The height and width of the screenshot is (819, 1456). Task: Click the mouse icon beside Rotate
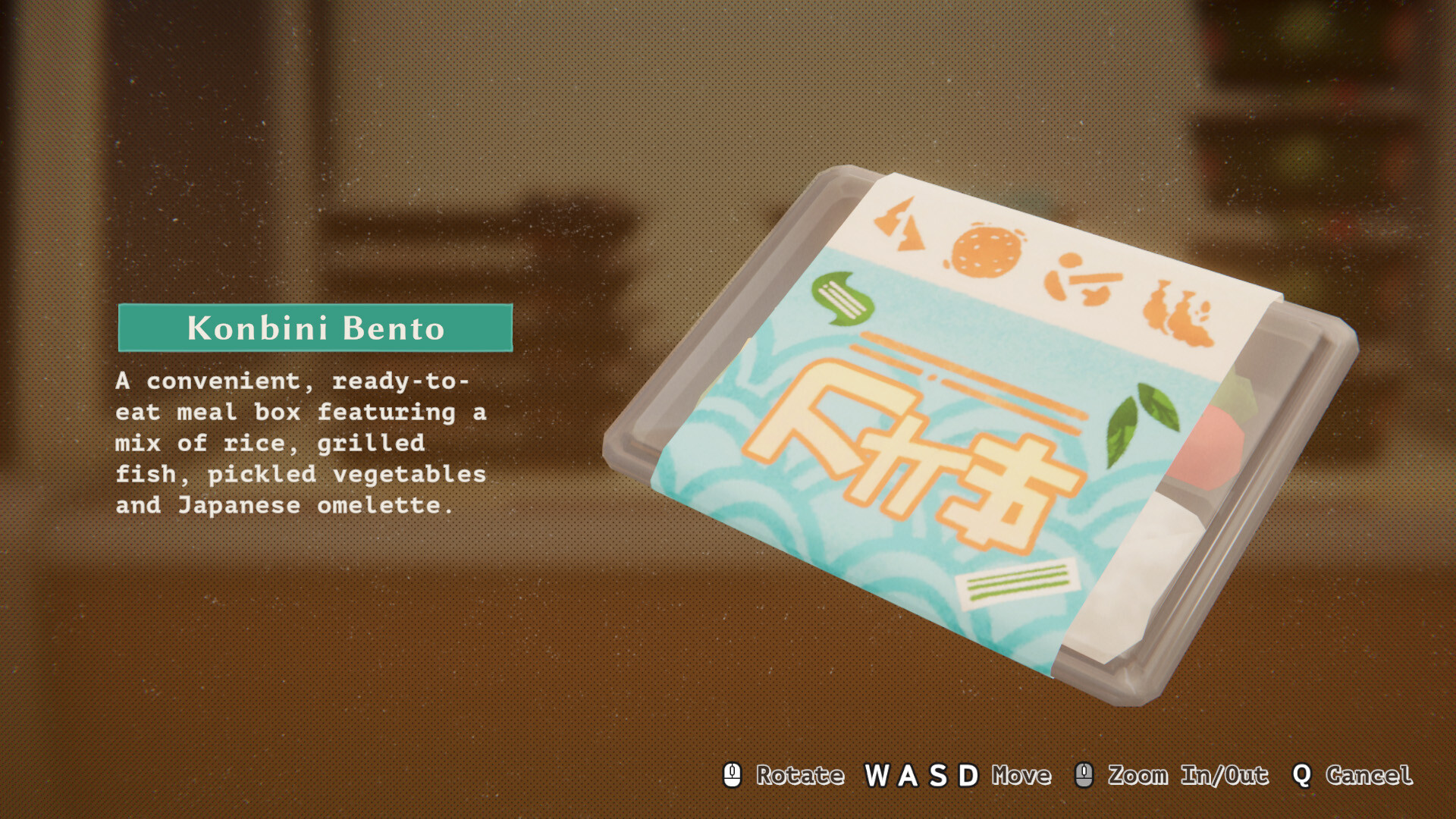[732, 775]
